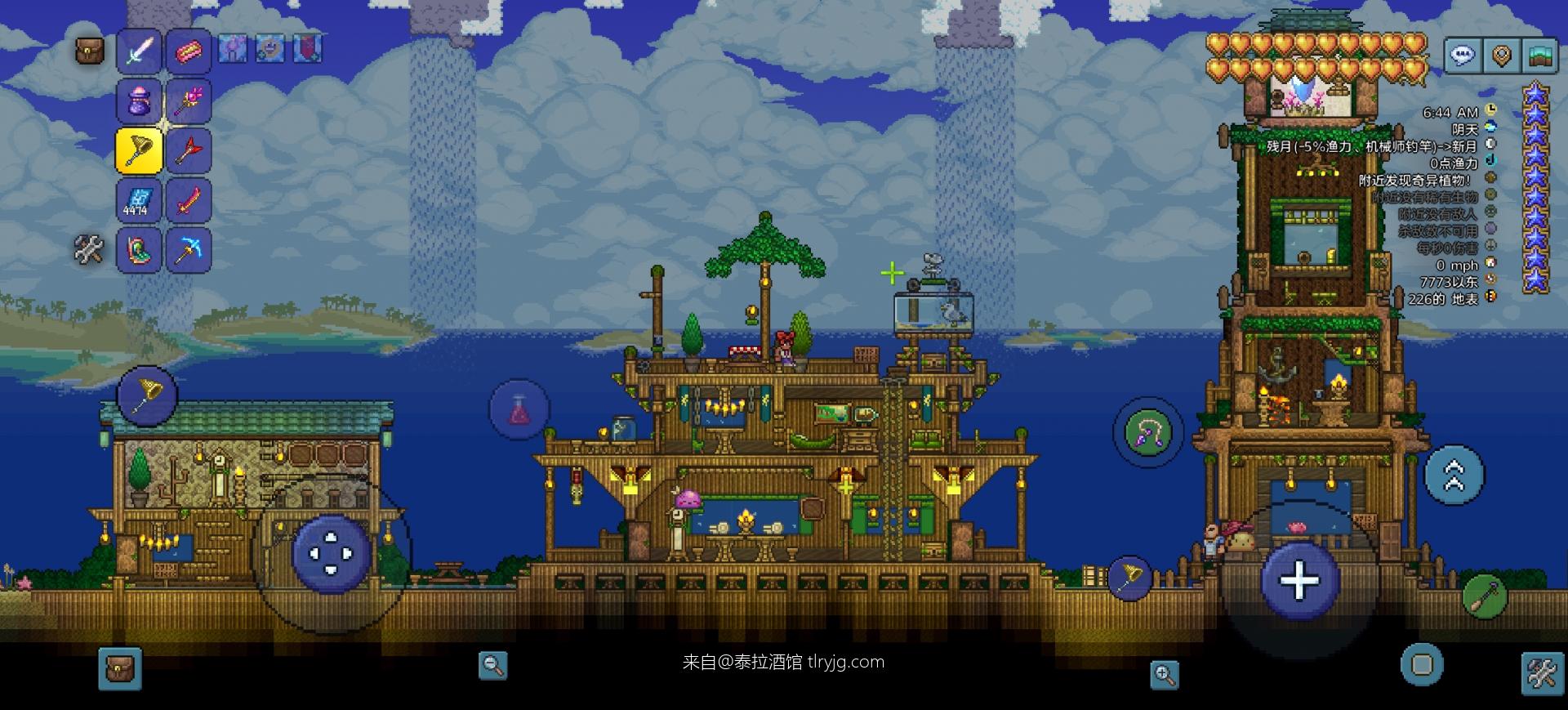Use the red potion quick-heal button
This screenshot has height=710, width=1568.
519,409
